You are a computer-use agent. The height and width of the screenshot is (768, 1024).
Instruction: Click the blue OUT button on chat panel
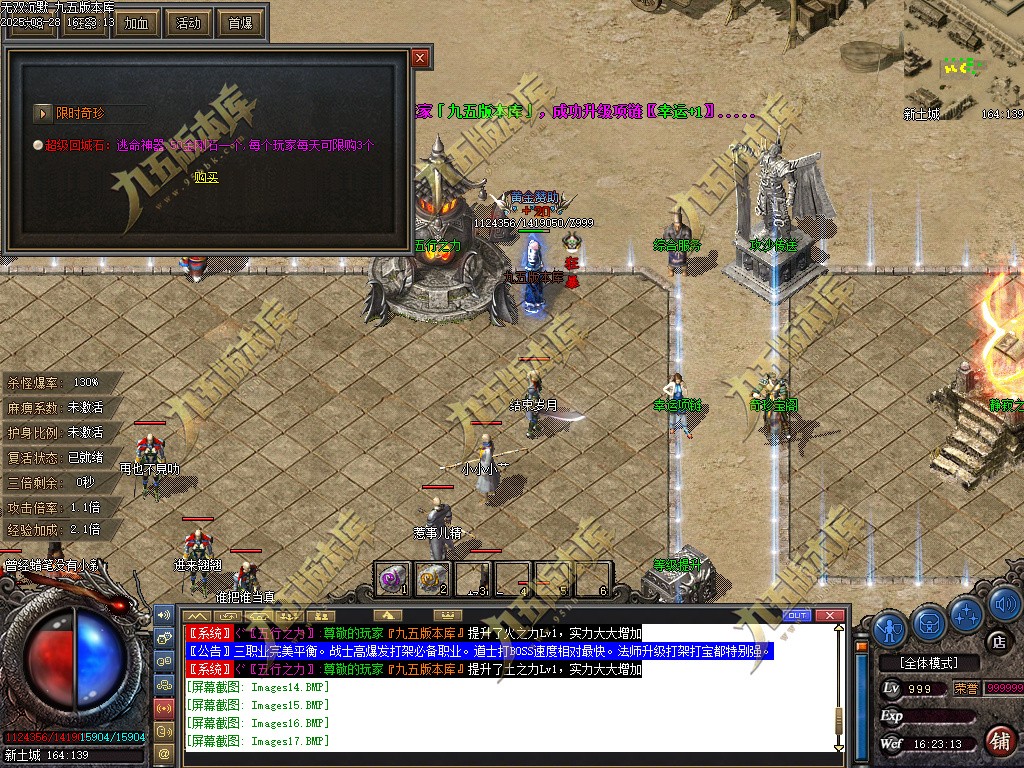click(797, 615)
